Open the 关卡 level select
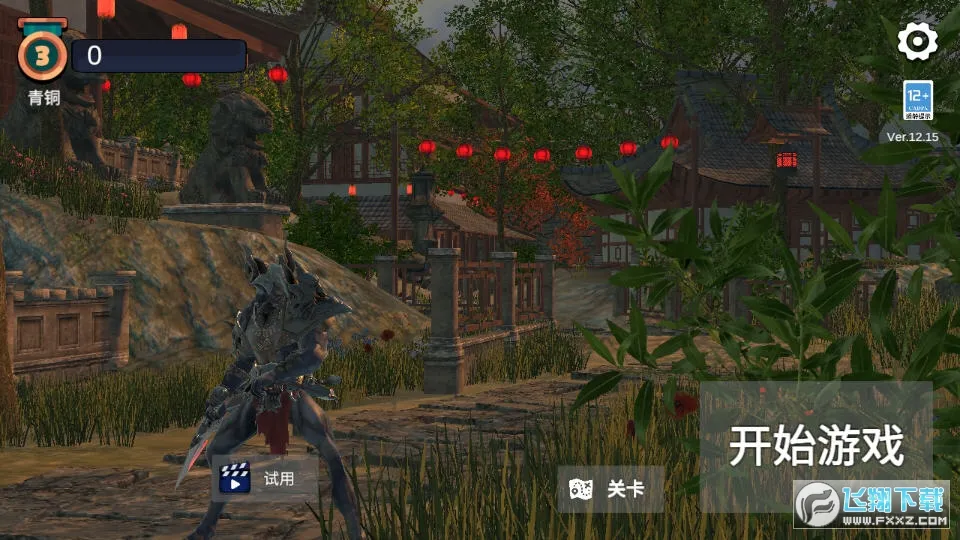960x540 pixels. point(610,489)
